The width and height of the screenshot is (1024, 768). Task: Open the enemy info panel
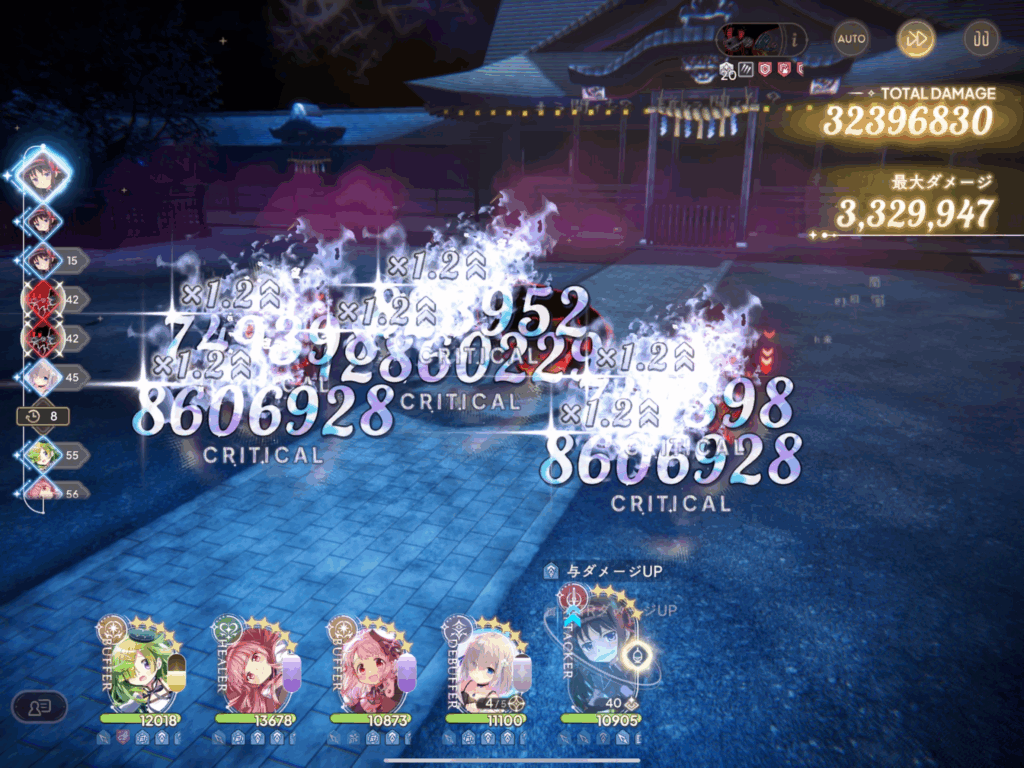click(797, 39)
